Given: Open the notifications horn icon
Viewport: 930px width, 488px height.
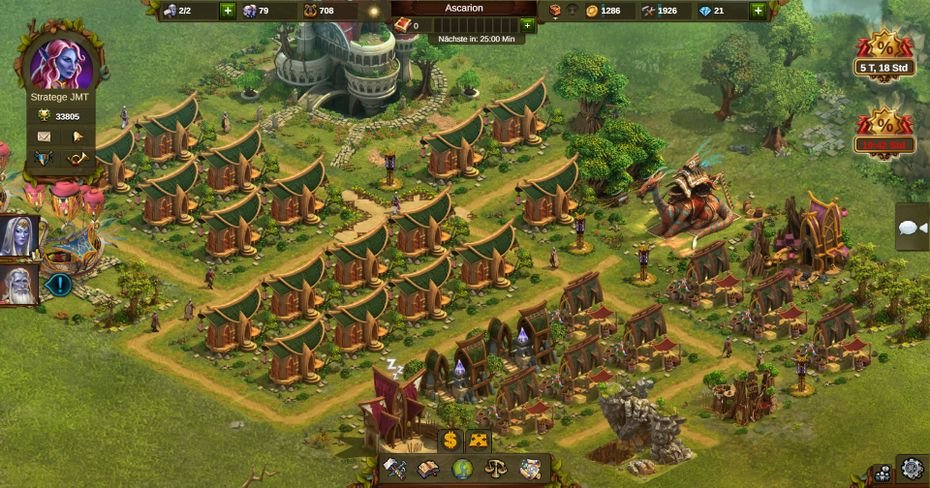Looking at the screenshot, I should coord(77,158).
